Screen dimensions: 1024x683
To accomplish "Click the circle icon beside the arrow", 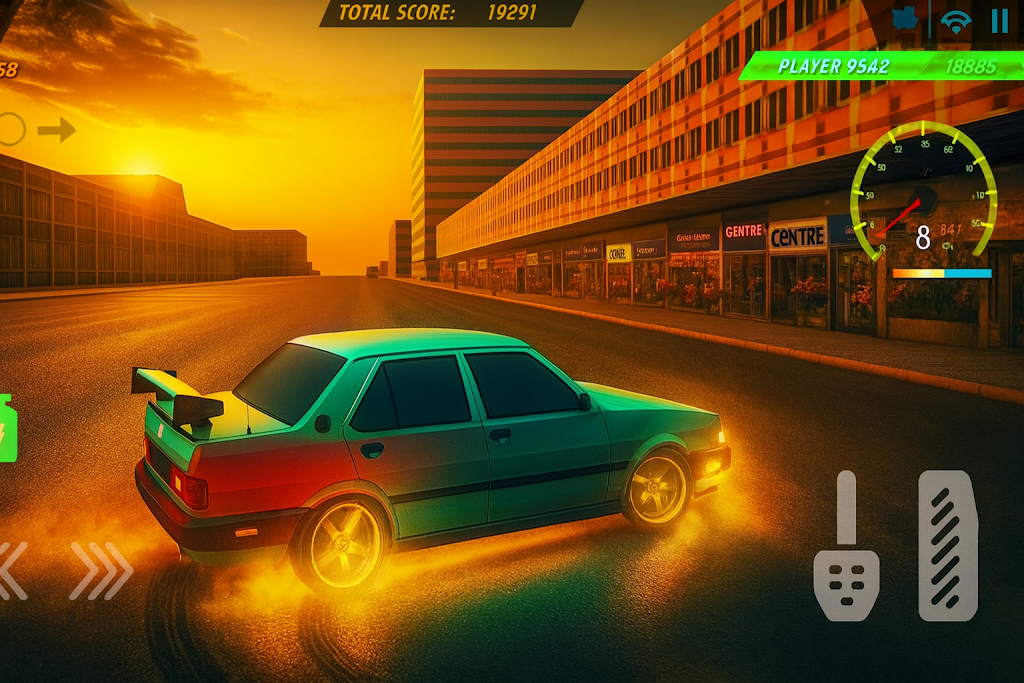I will pos(10,129).
